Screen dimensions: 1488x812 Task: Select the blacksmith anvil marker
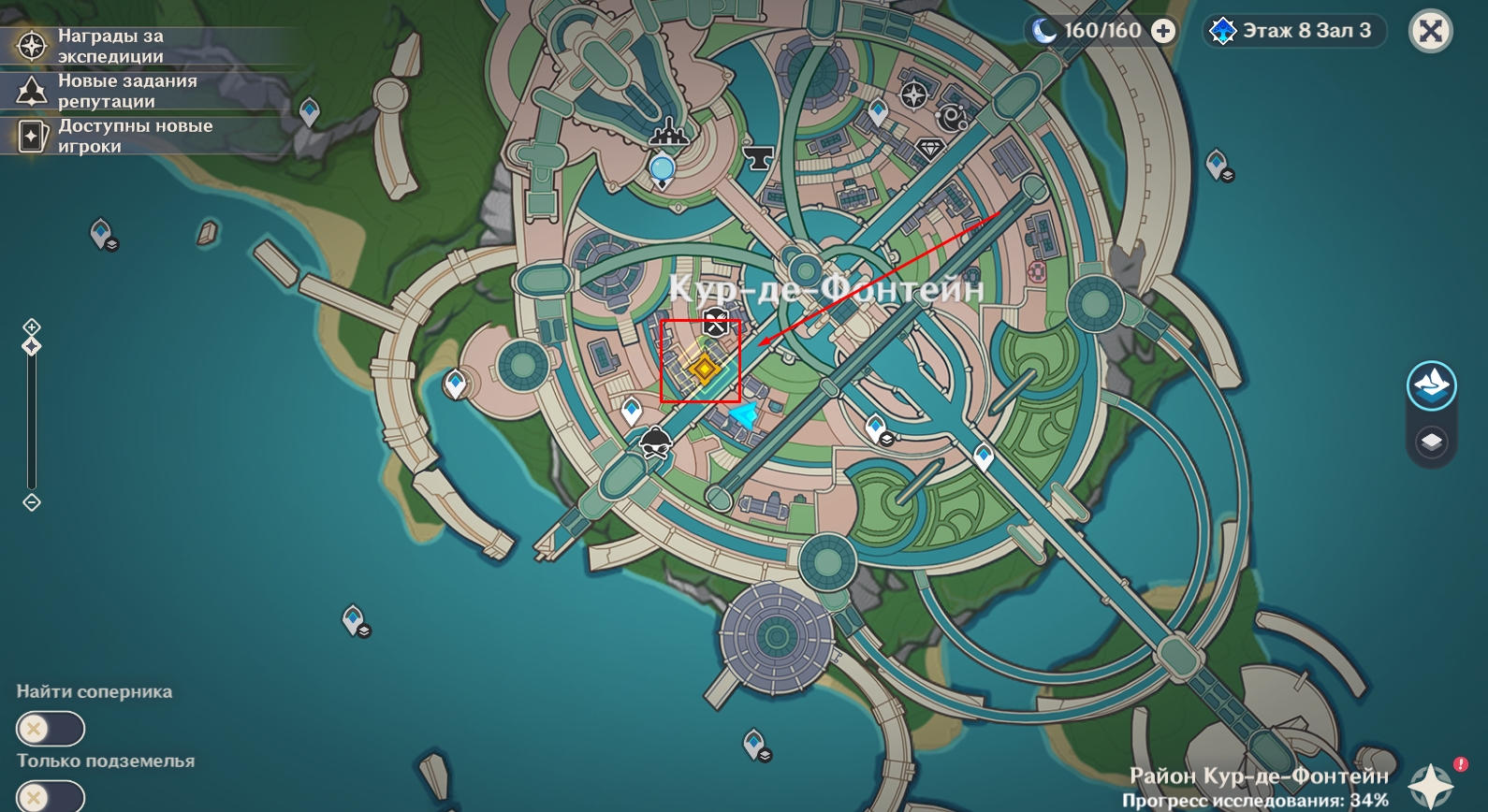(758, 156)
